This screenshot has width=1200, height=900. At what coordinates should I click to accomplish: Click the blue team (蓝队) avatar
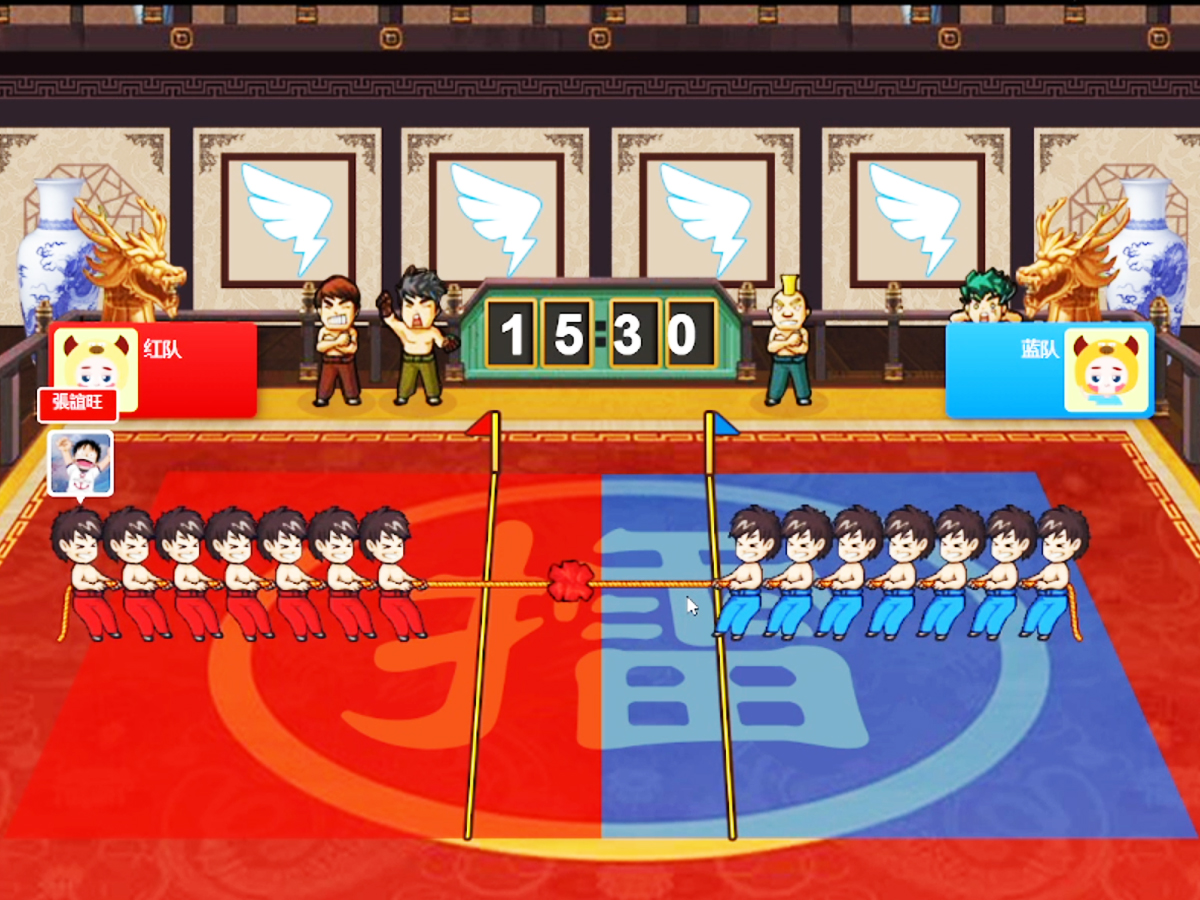click(1104, 370)
